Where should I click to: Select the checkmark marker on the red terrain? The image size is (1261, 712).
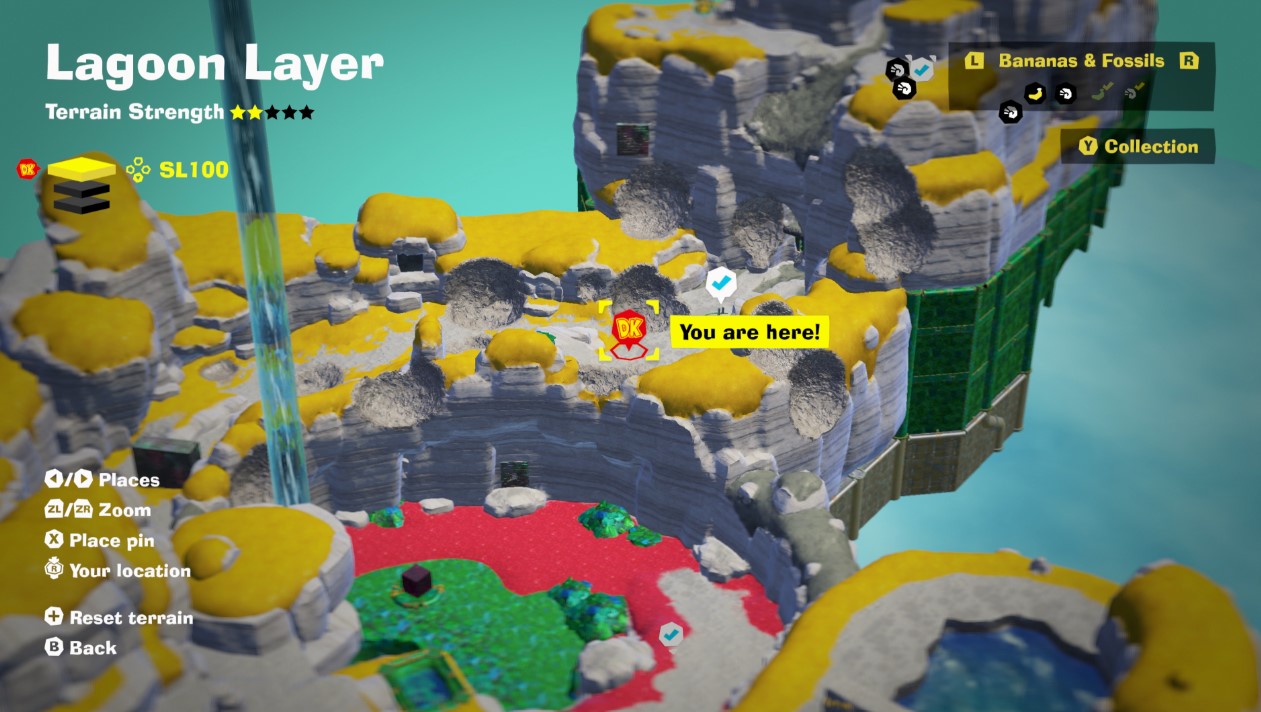coord(671,633)
